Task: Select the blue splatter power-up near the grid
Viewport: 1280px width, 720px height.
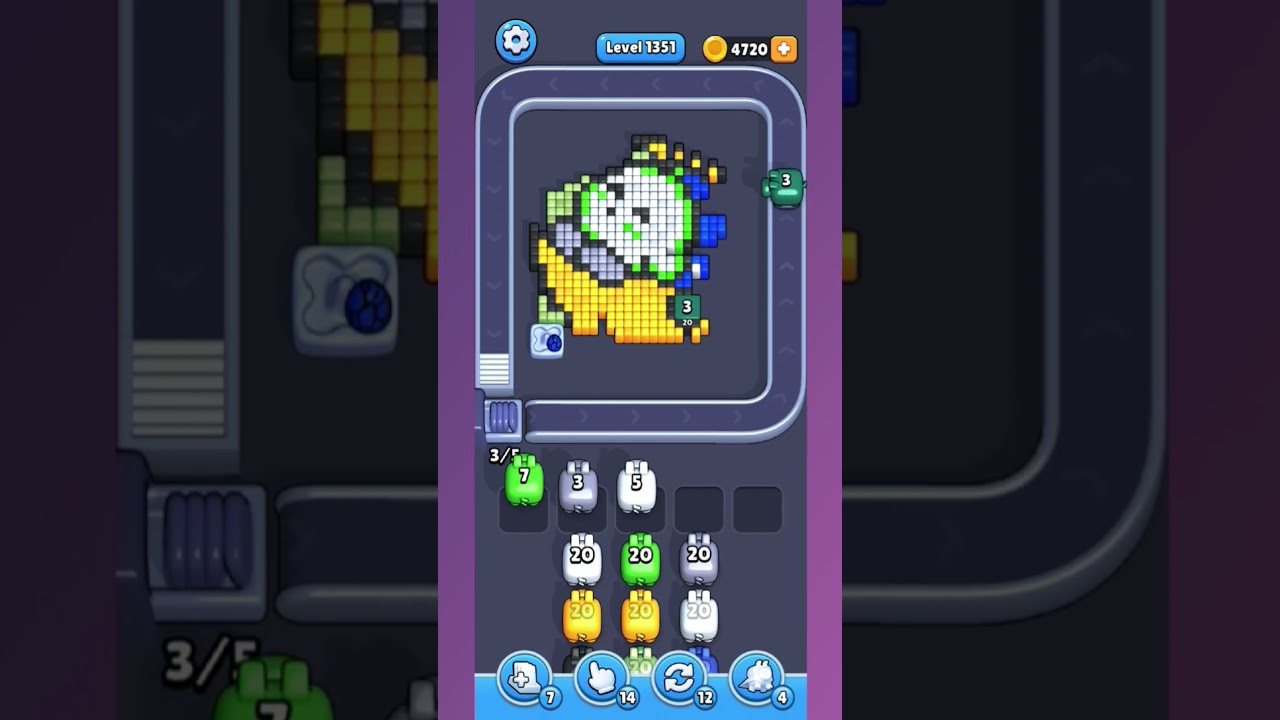Action: click(x=546, y=341)
